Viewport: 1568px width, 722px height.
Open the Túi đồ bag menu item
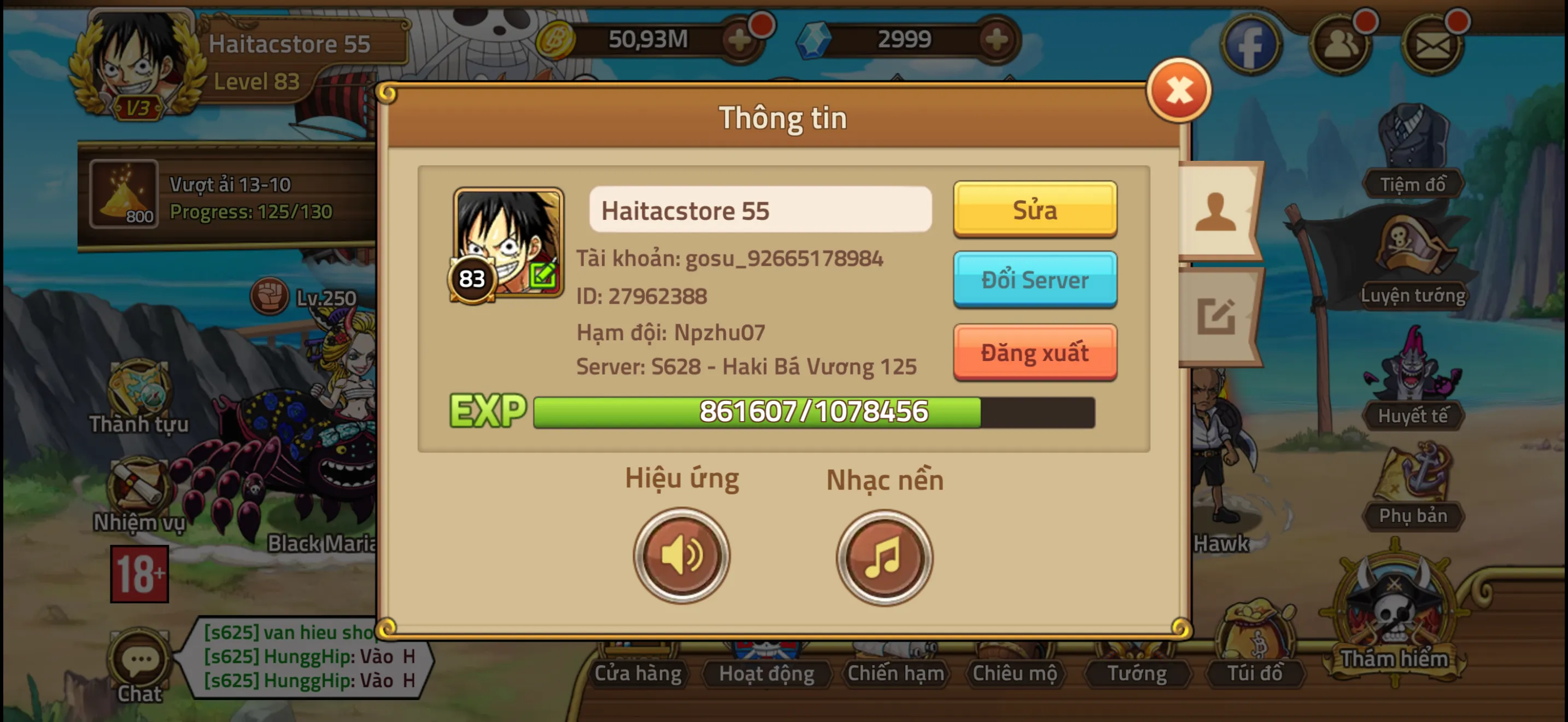coord(1254,673)
